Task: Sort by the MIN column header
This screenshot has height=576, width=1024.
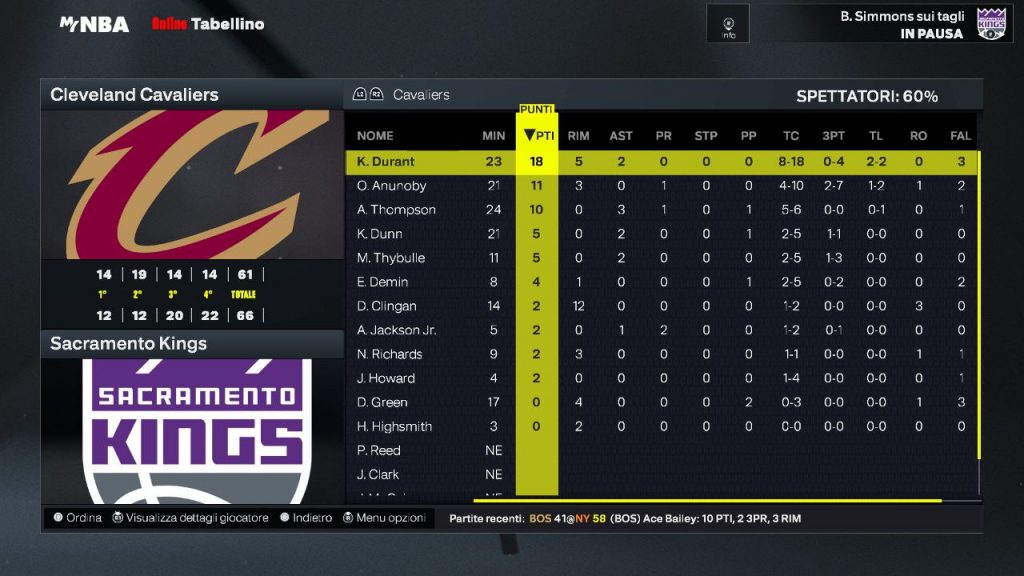Action: click(x=493, y=136)
